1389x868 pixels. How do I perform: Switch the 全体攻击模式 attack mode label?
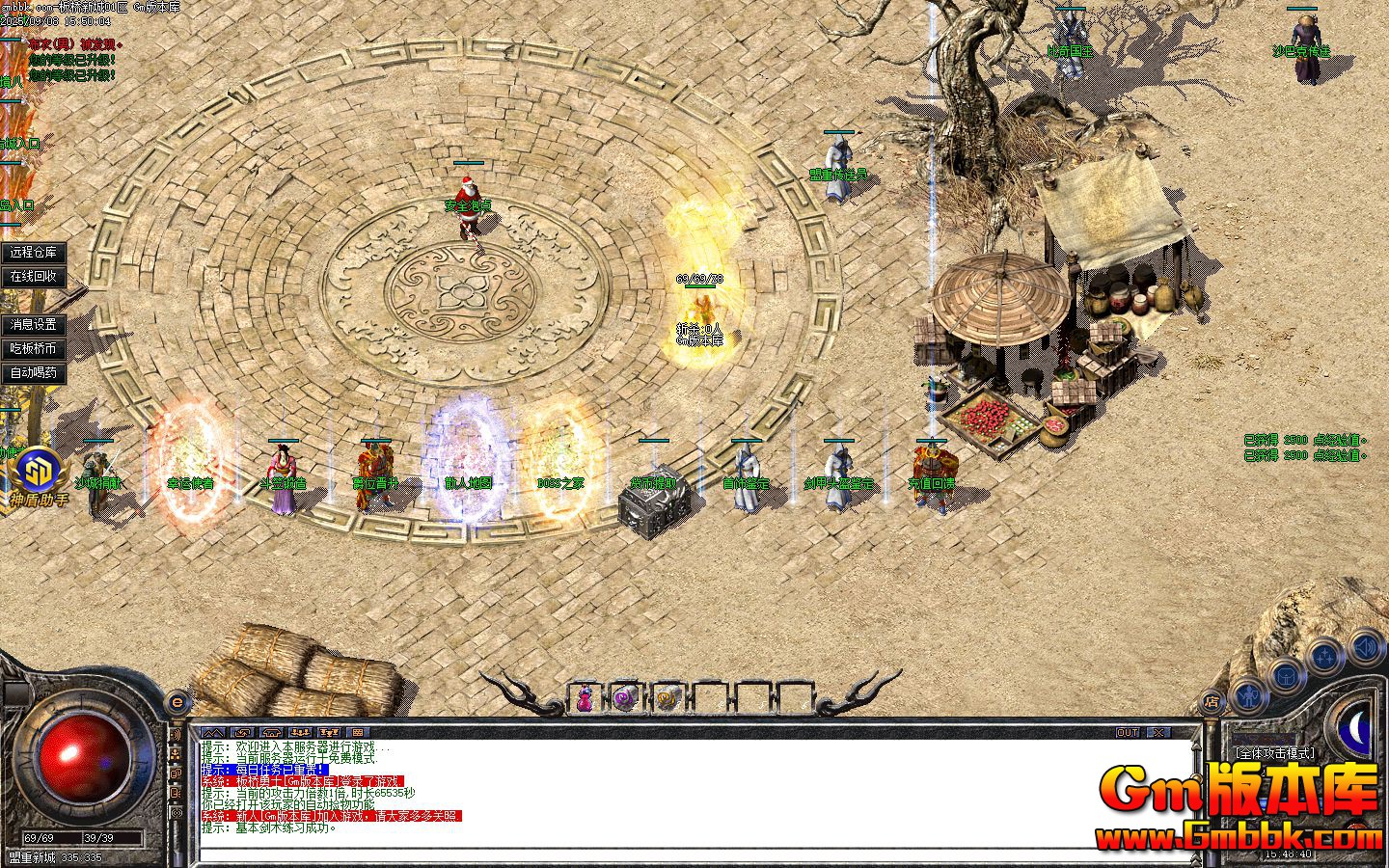[1274, 752]
